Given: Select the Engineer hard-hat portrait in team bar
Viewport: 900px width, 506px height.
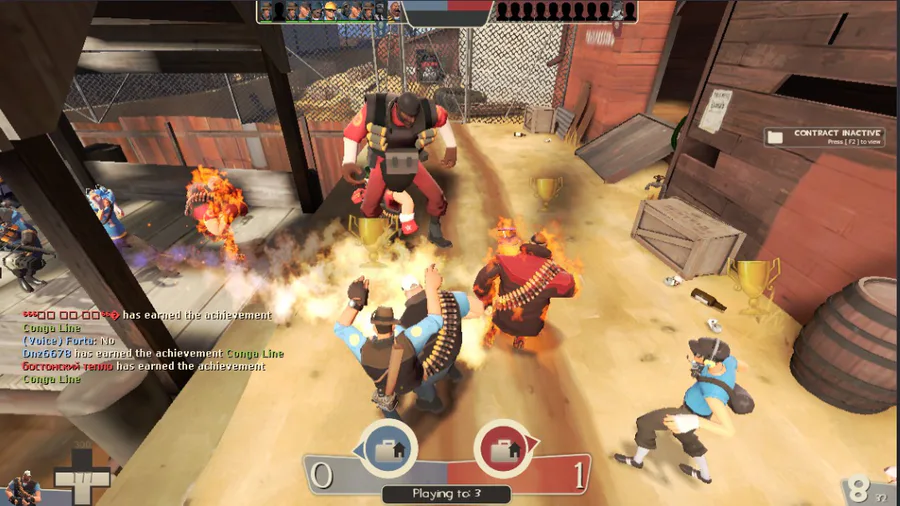Looking at the screenshot, I should [x=330, y=11].
